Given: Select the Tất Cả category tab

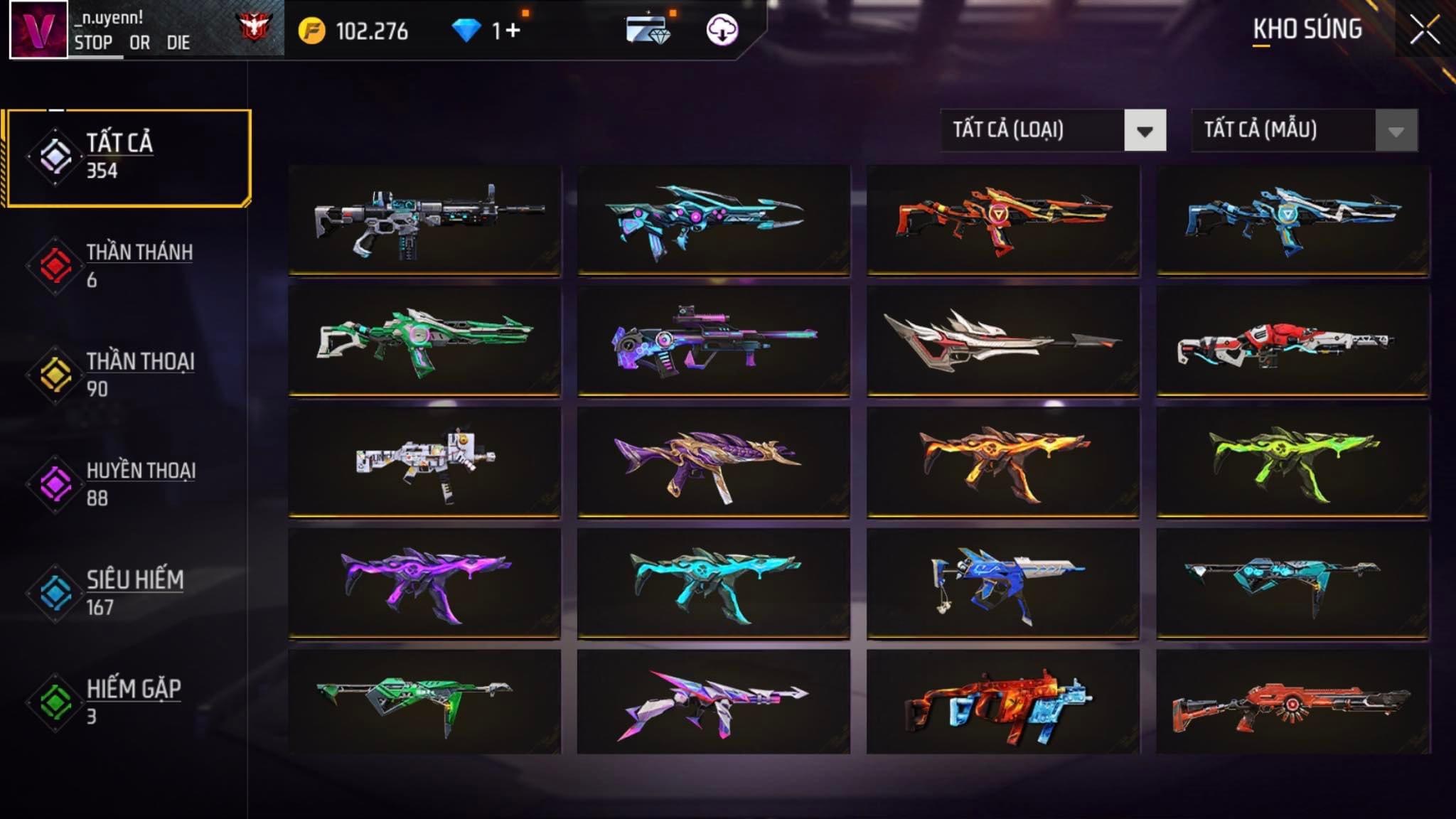Looking at the screenshot, I should pos(129,157).
